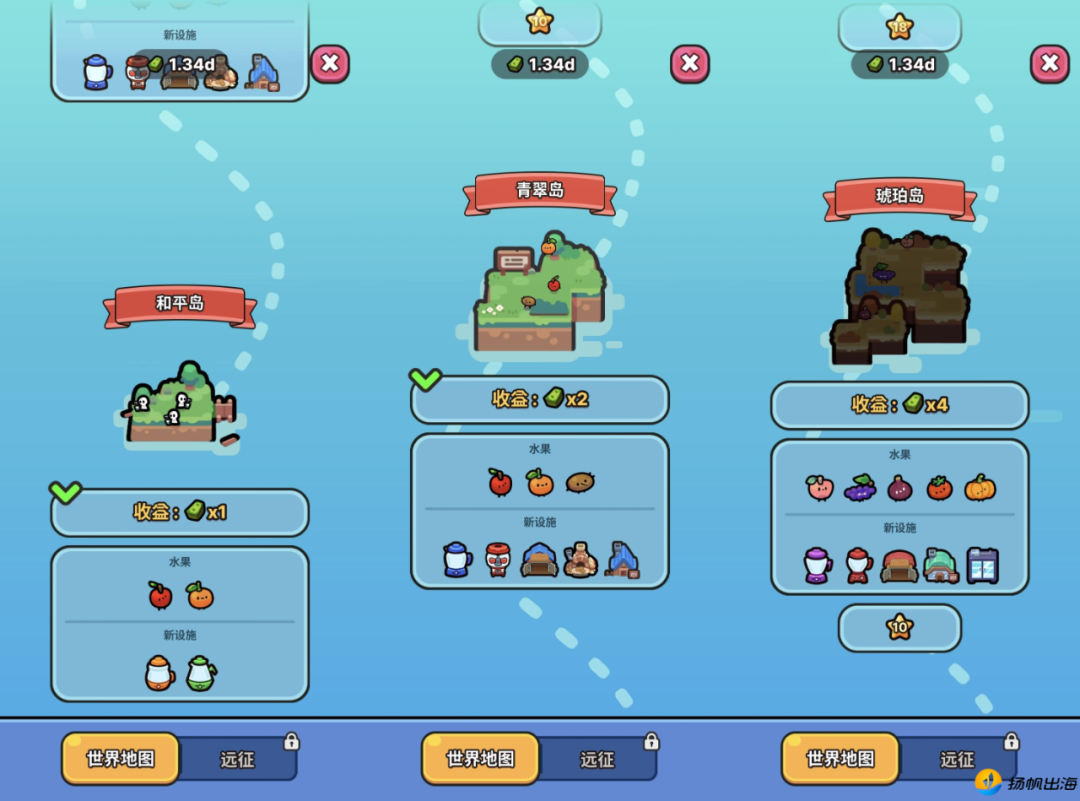Click the 琥珀岛 red ribbon banner
Image resolution: width=1080 pixels, height=801 pixels.
[900, 197]
